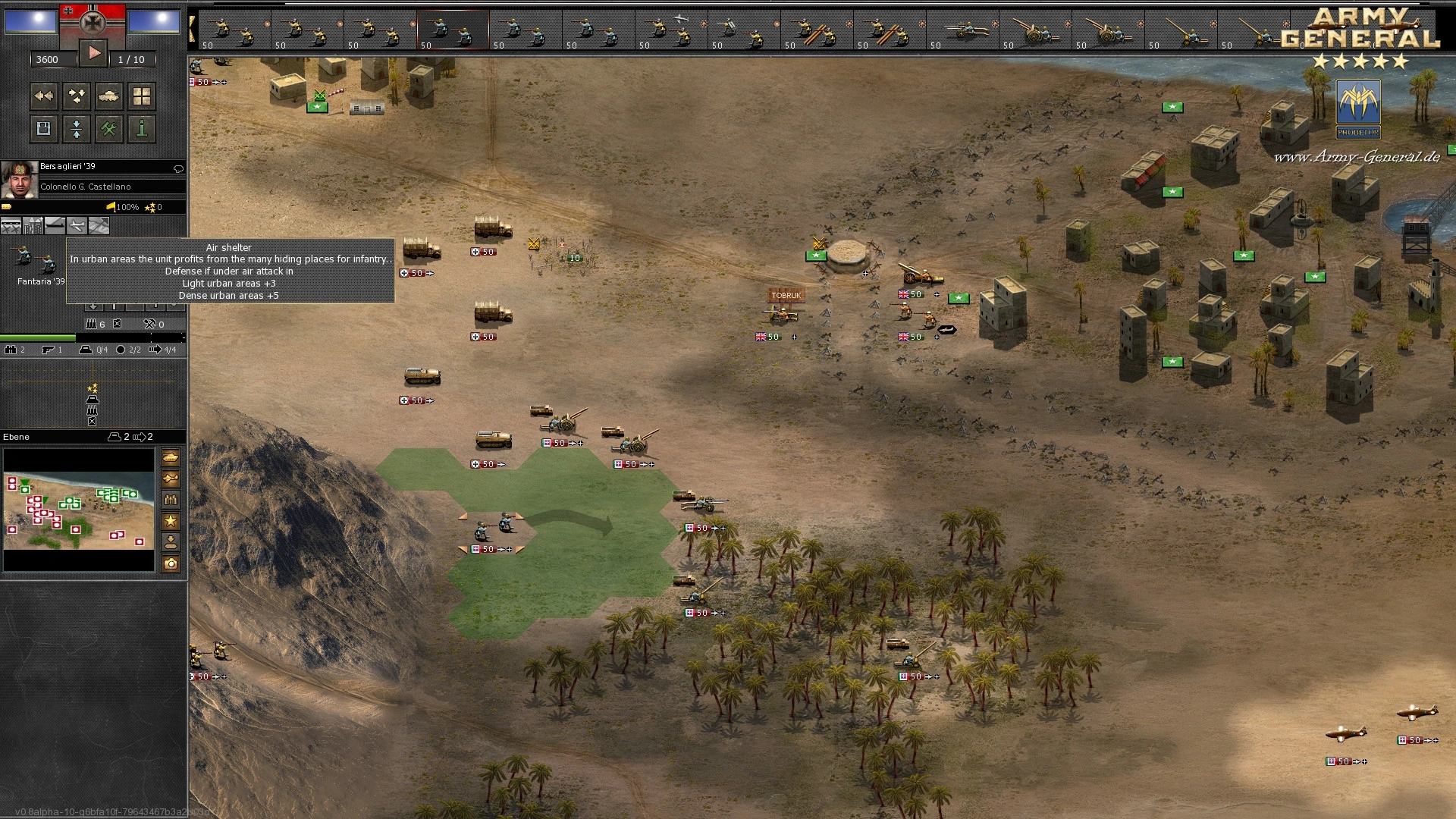This screenshot has height=819, width=1456.
Task: Show info with the green 'i' button
Action: 142,129
